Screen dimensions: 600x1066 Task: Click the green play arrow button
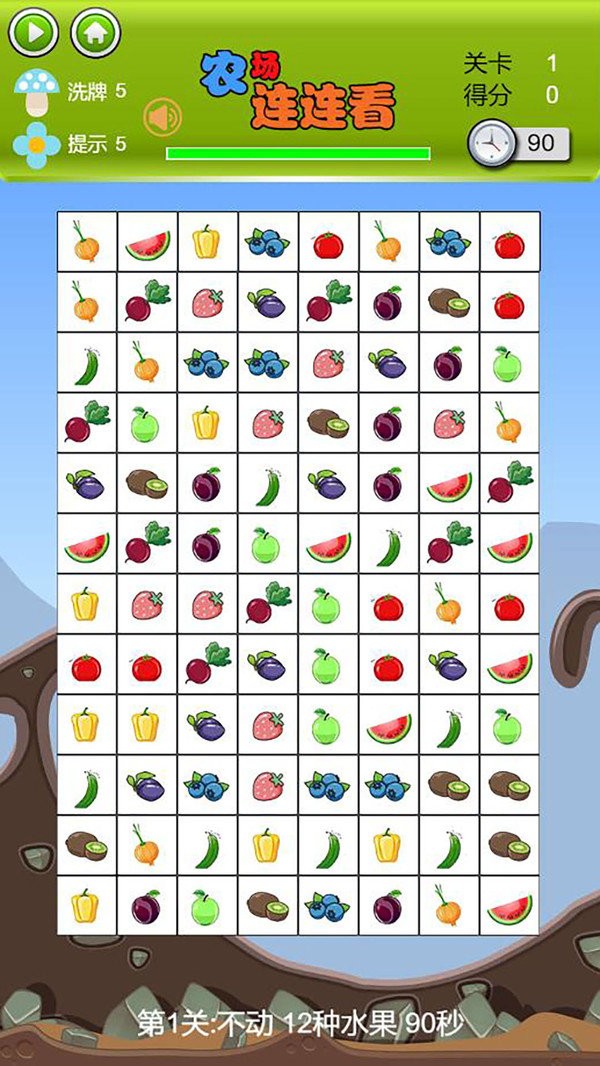coord(33,32)
